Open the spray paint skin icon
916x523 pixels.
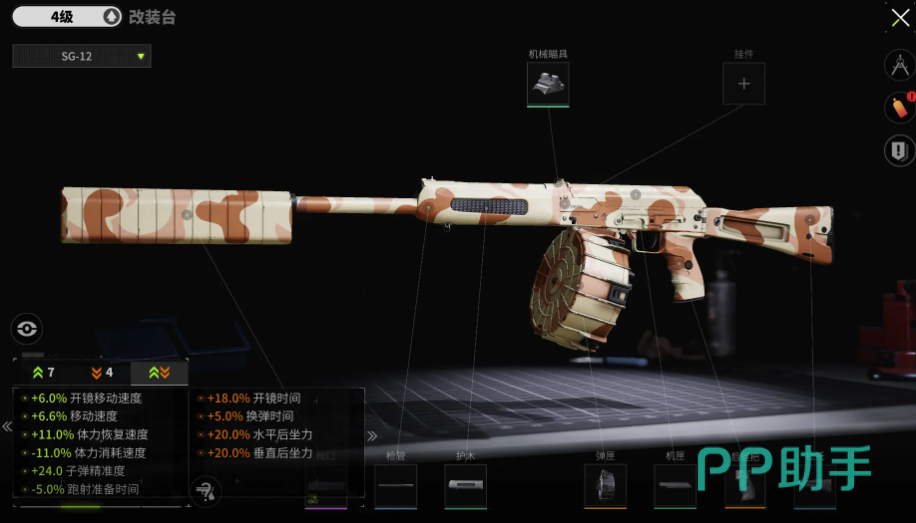pyautogui.click(x=899, y=107)
